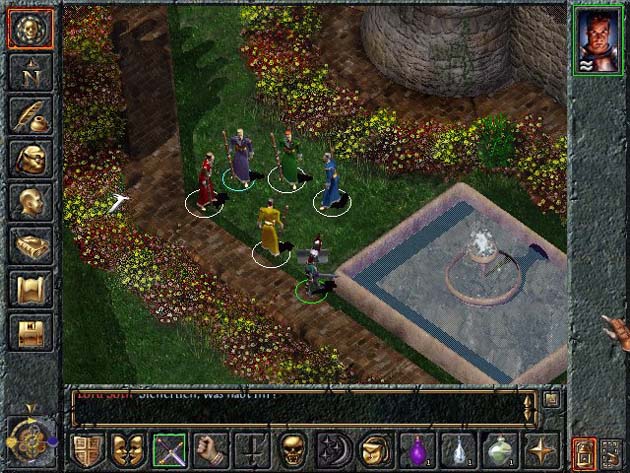Image resolution: width=630 pixels, height=473 pixels.
Task: Open the priest scroll icon
Action: point(31,288)
